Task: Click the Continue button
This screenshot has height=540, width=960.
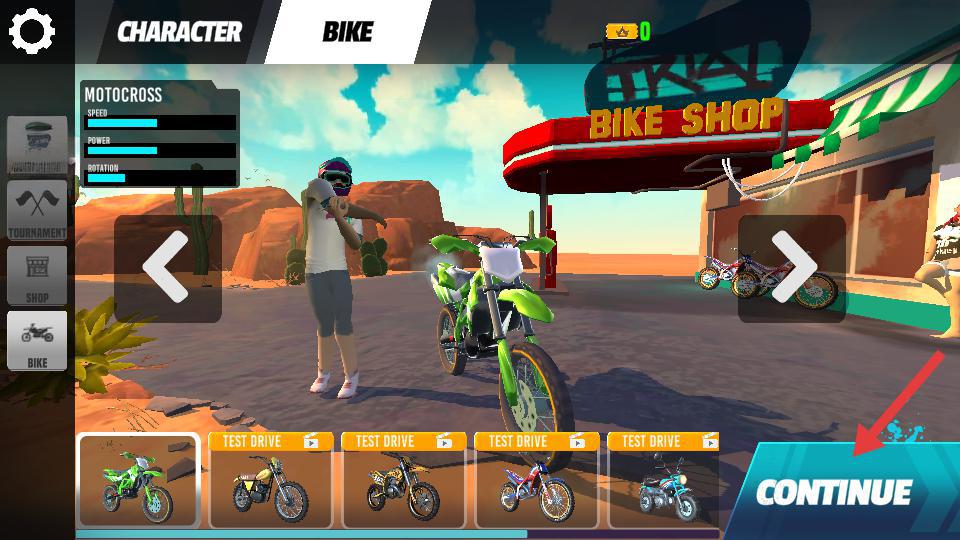Action: [835, 492]
